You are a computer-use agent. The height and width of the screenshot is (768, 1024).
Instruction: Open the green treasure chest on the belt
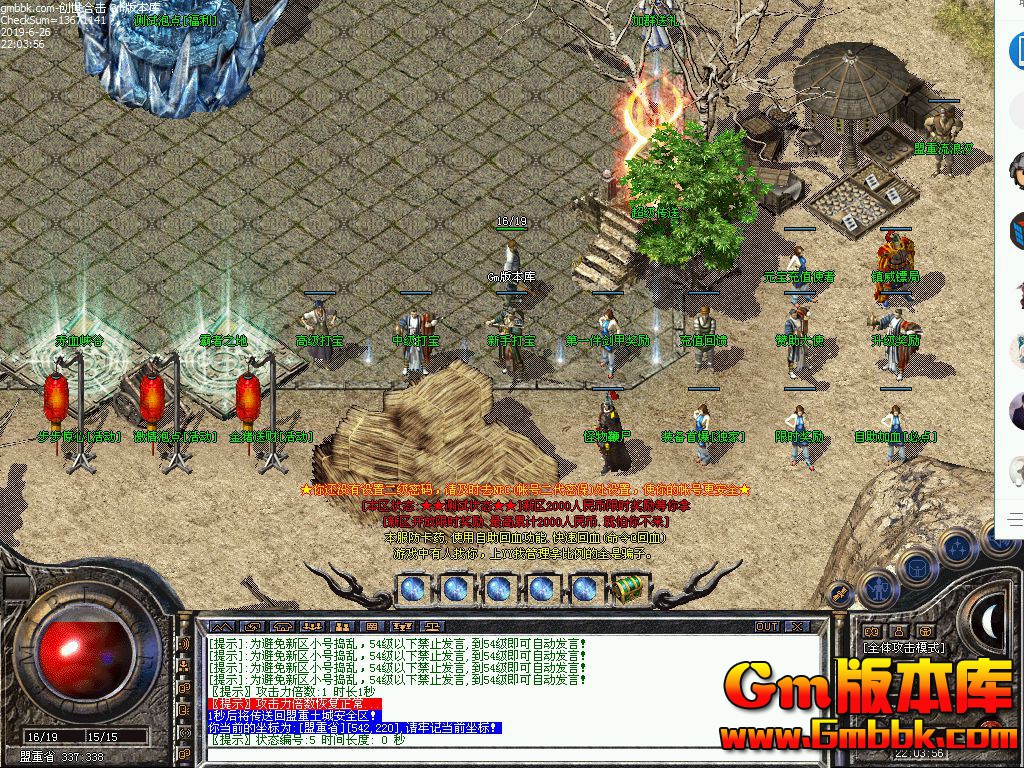[x=627, y=589]
